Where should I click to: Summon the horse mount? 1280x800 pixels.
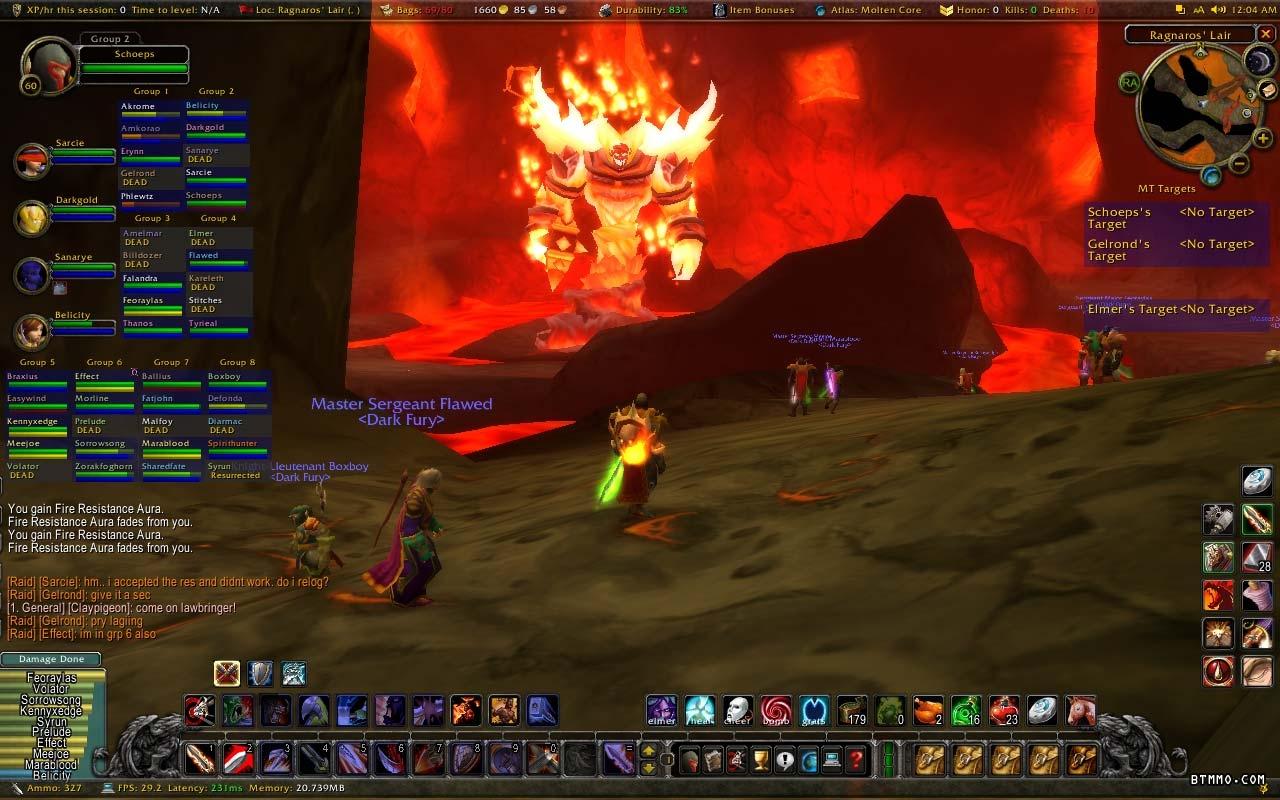point(1080,710)
